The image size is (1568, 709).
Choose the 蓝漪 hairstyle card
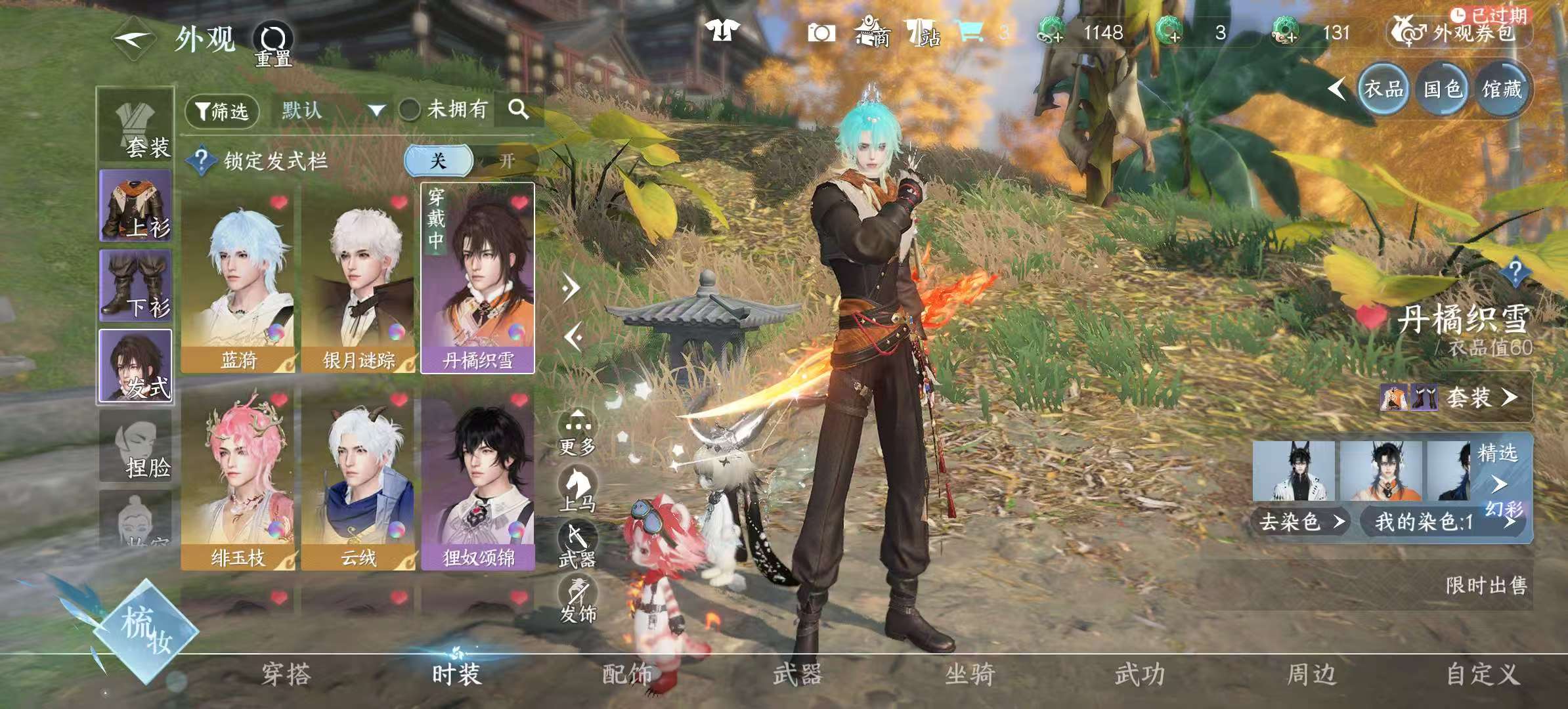tap(238, 279)
